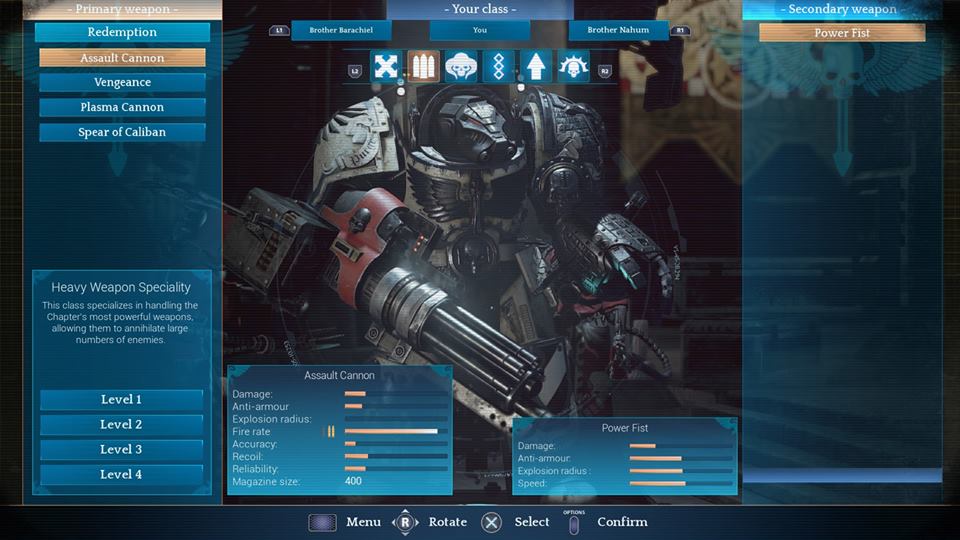
Task: Select the Power Fist secondary weapon
Action: (842, 33)
